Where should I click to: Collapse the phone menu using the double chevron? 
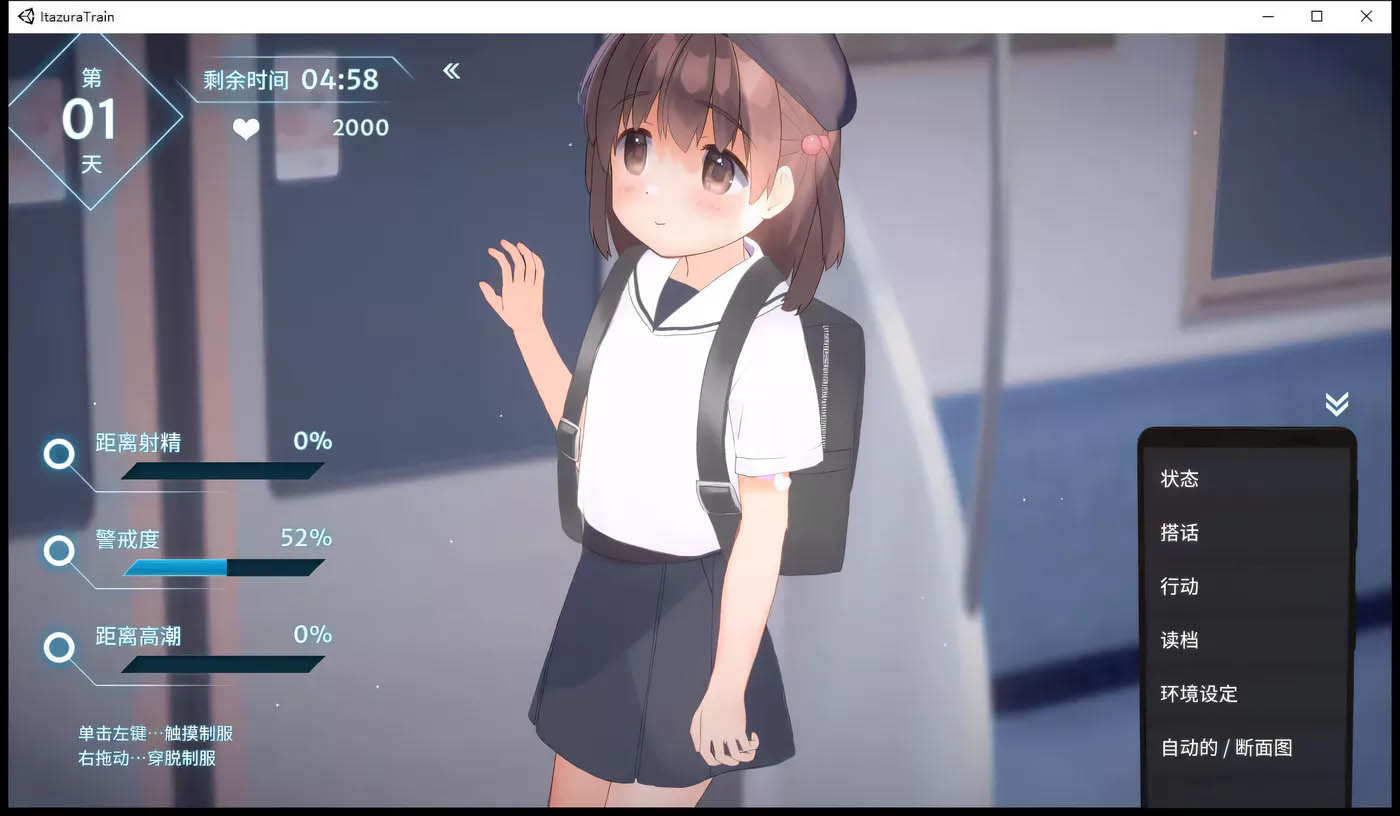point(1336,404)
